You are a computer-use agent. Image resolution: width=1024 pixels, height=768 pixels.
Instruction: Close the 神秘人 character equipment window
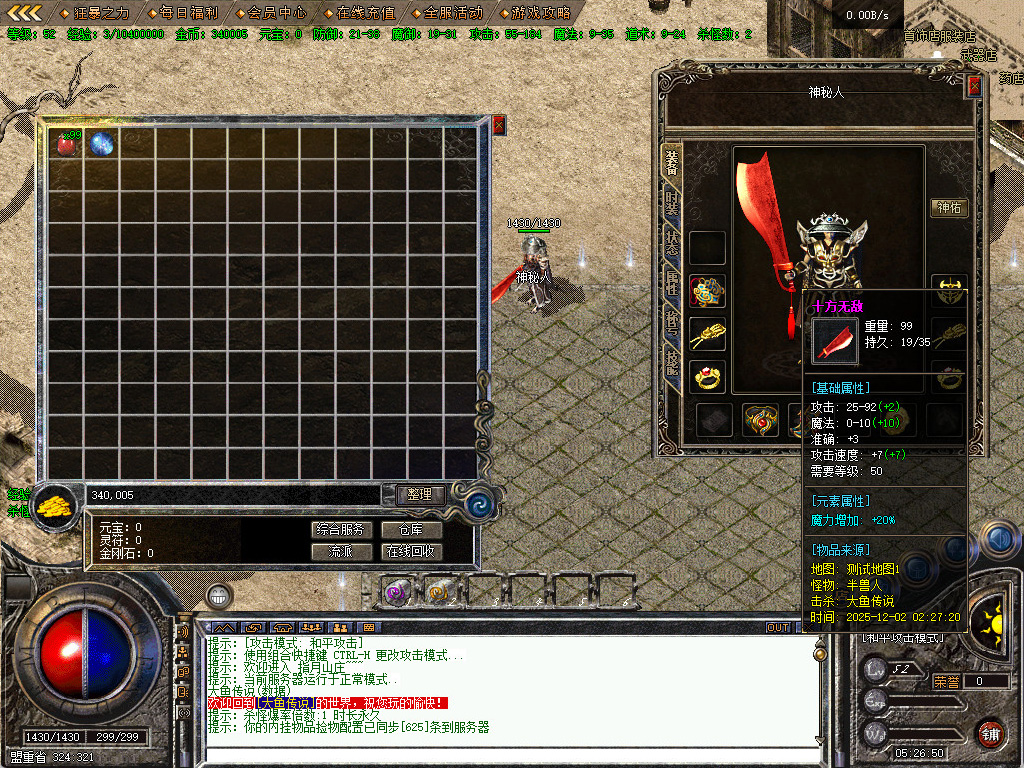click(974, 86)
